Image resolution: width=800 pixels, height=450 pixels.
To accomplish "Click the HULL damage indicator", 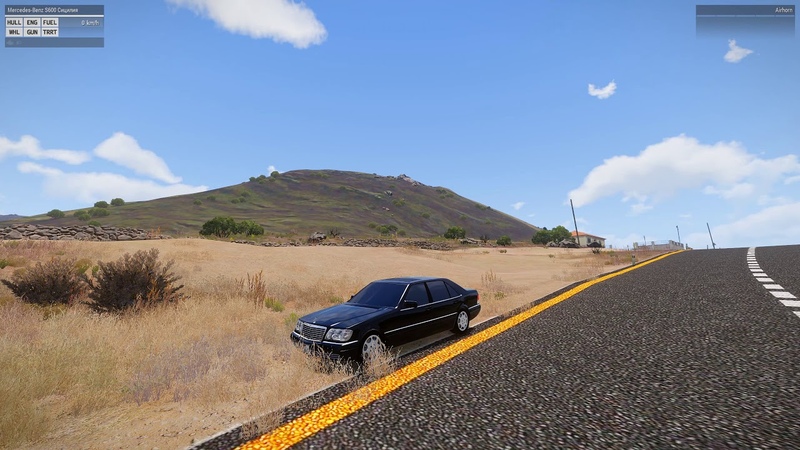I will [x=14, y=22].
